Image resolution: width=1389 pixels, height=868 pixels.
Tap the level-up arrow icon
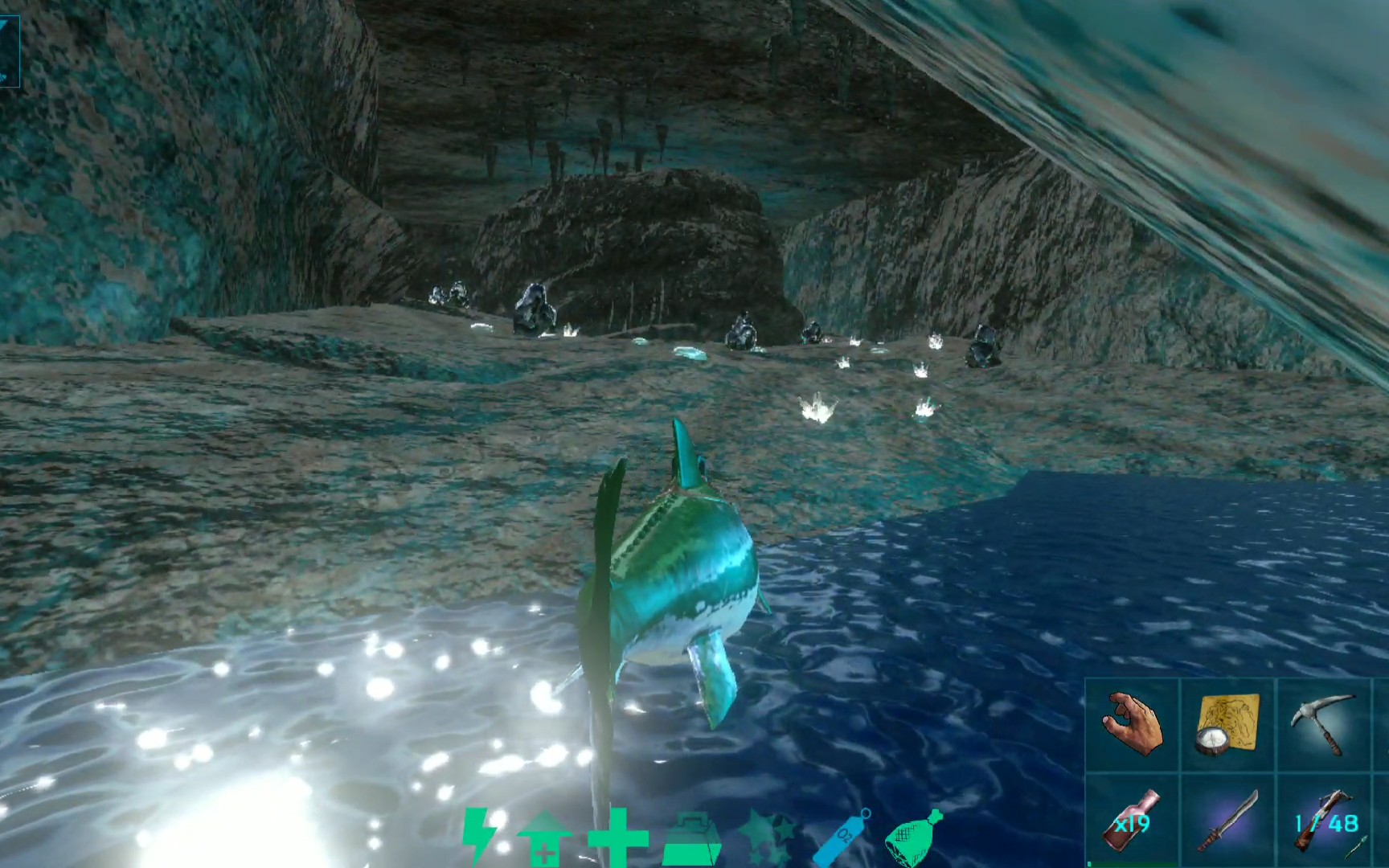[x=544, y=838]
